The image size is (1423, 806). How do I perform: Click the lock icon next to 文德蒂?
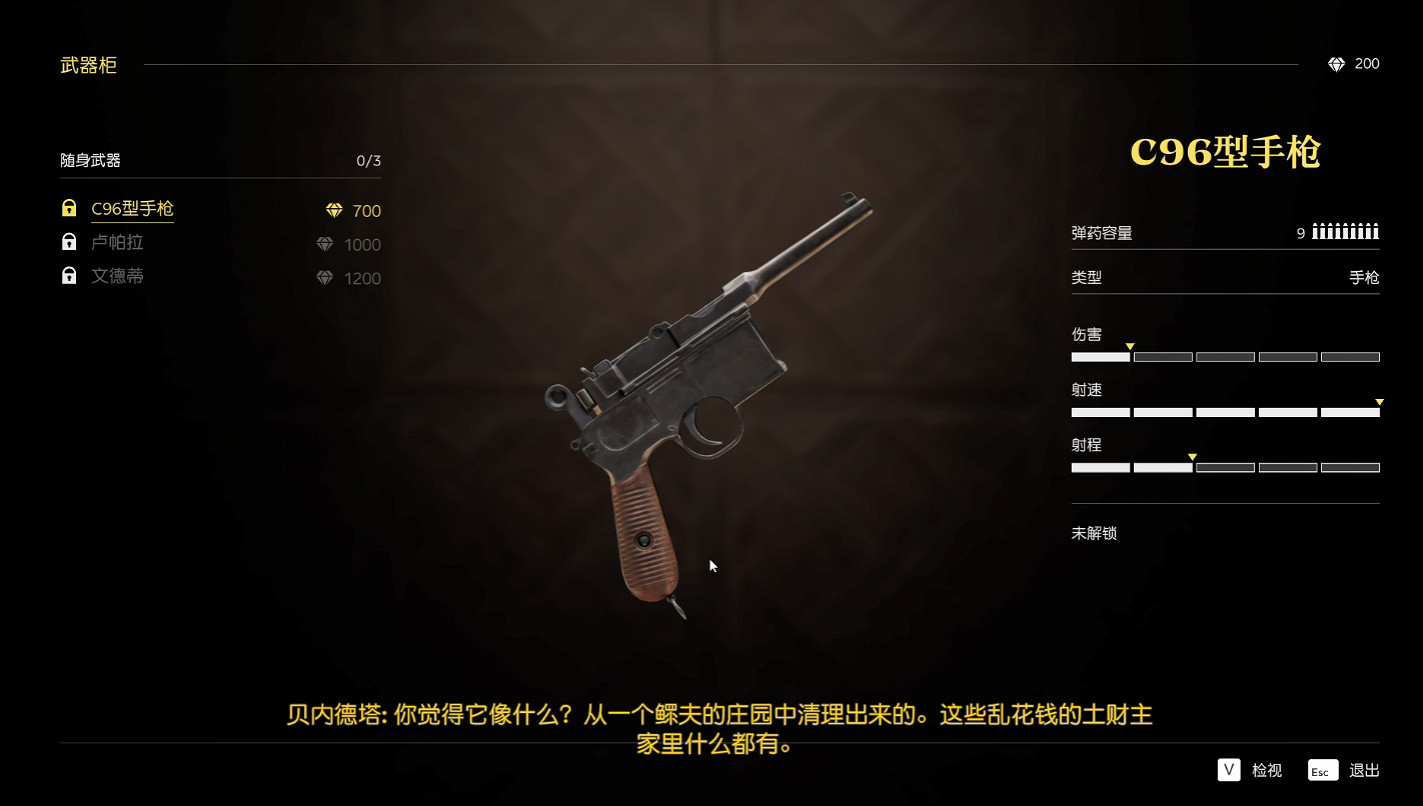pos(68,276)
